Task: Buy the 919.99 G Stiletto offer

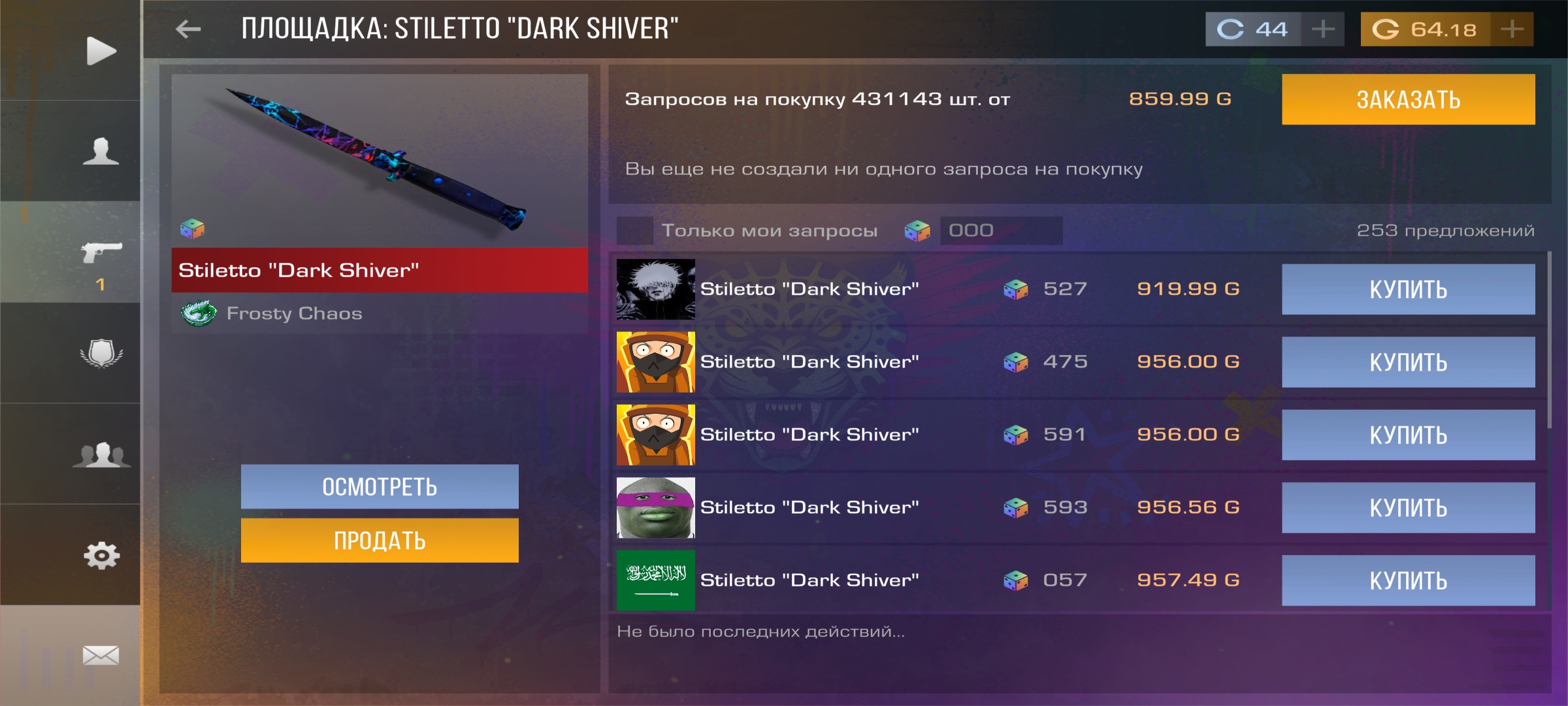Action: [x=1407, y=288]
